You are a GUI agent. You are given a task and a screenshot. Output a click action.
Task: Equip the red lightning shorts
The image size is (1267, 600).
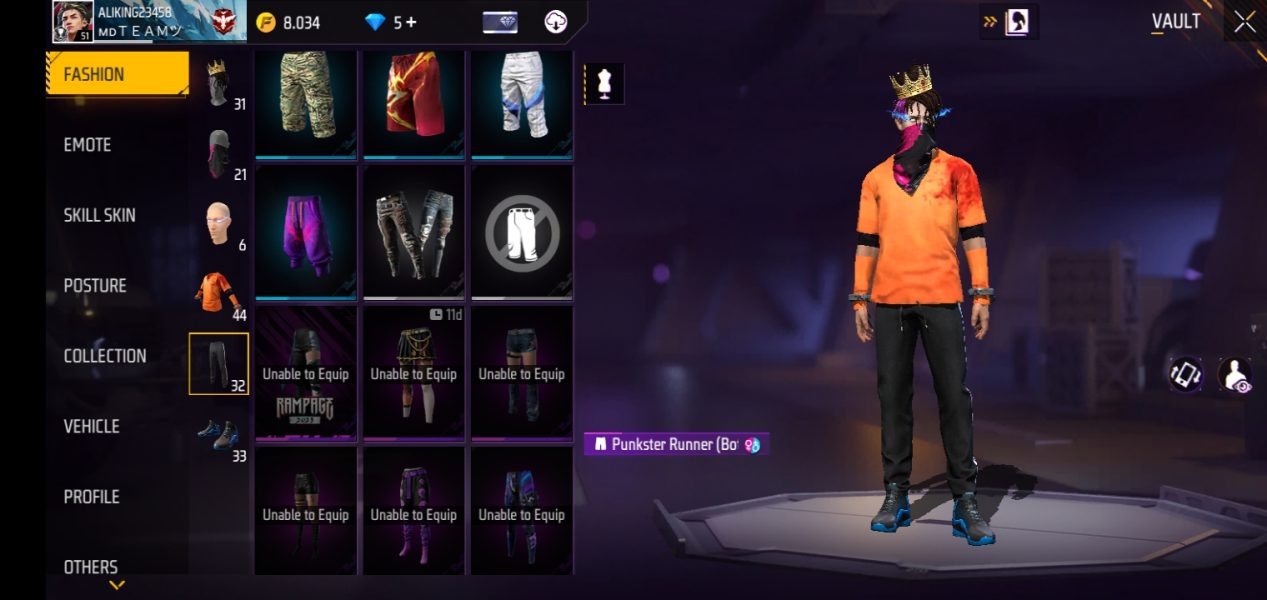coord(414,100)
